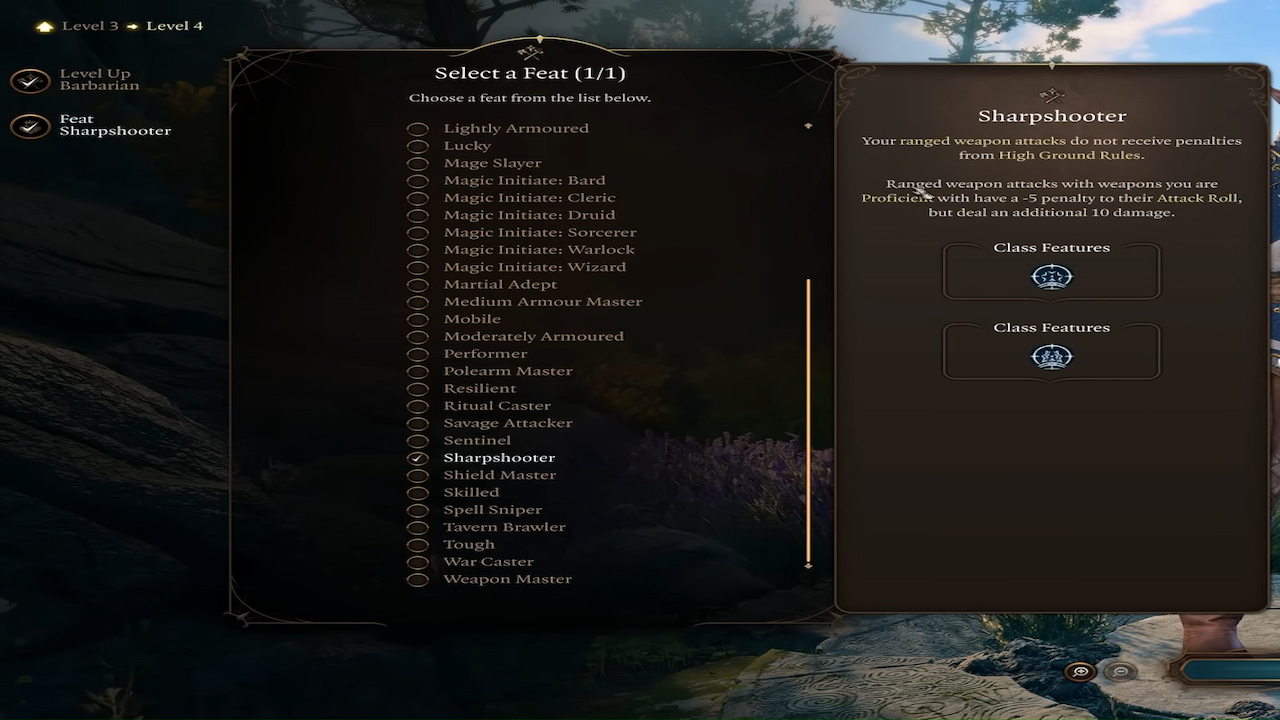Switch to the Level 4 tab
The width and height of the screenshot is (1280, 720).
click(x=174, y=25)
